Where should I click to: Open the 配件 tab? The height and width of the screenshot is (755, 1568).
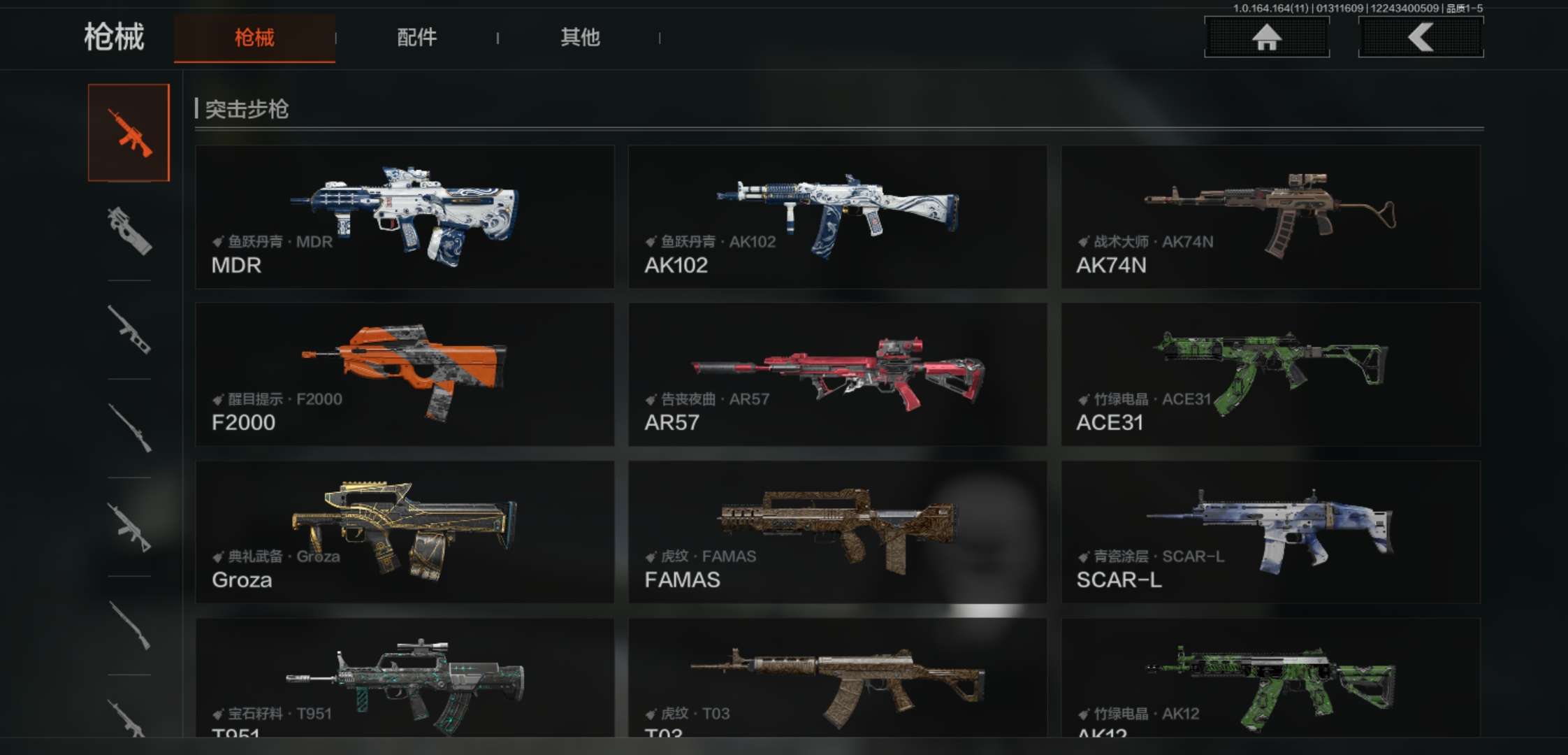(x=417, y=38)
